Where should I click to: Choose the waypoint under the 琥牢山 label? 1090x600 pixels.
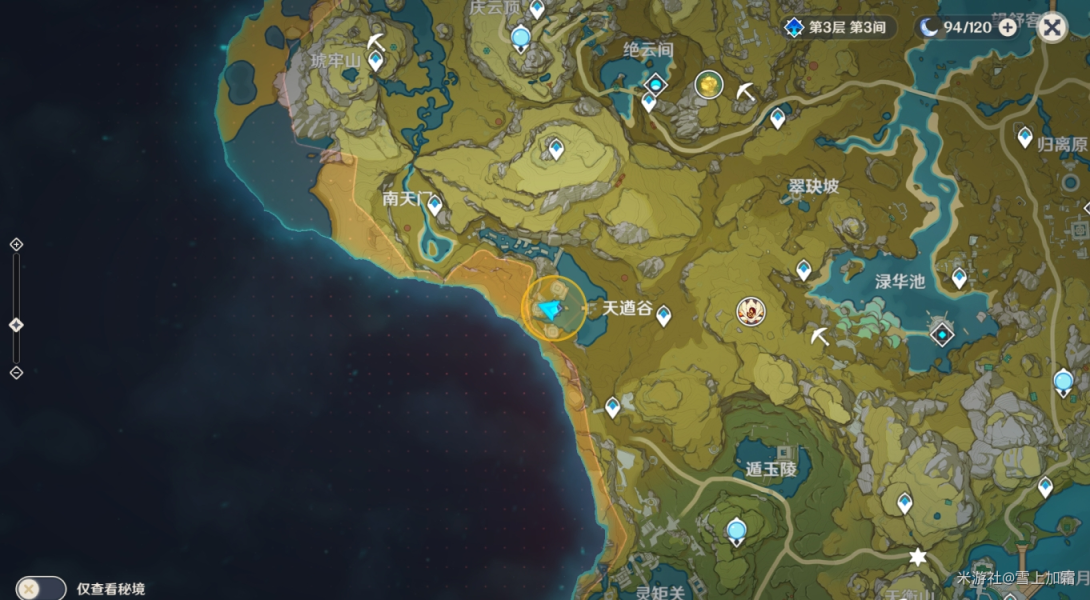[x=376, y=61]
